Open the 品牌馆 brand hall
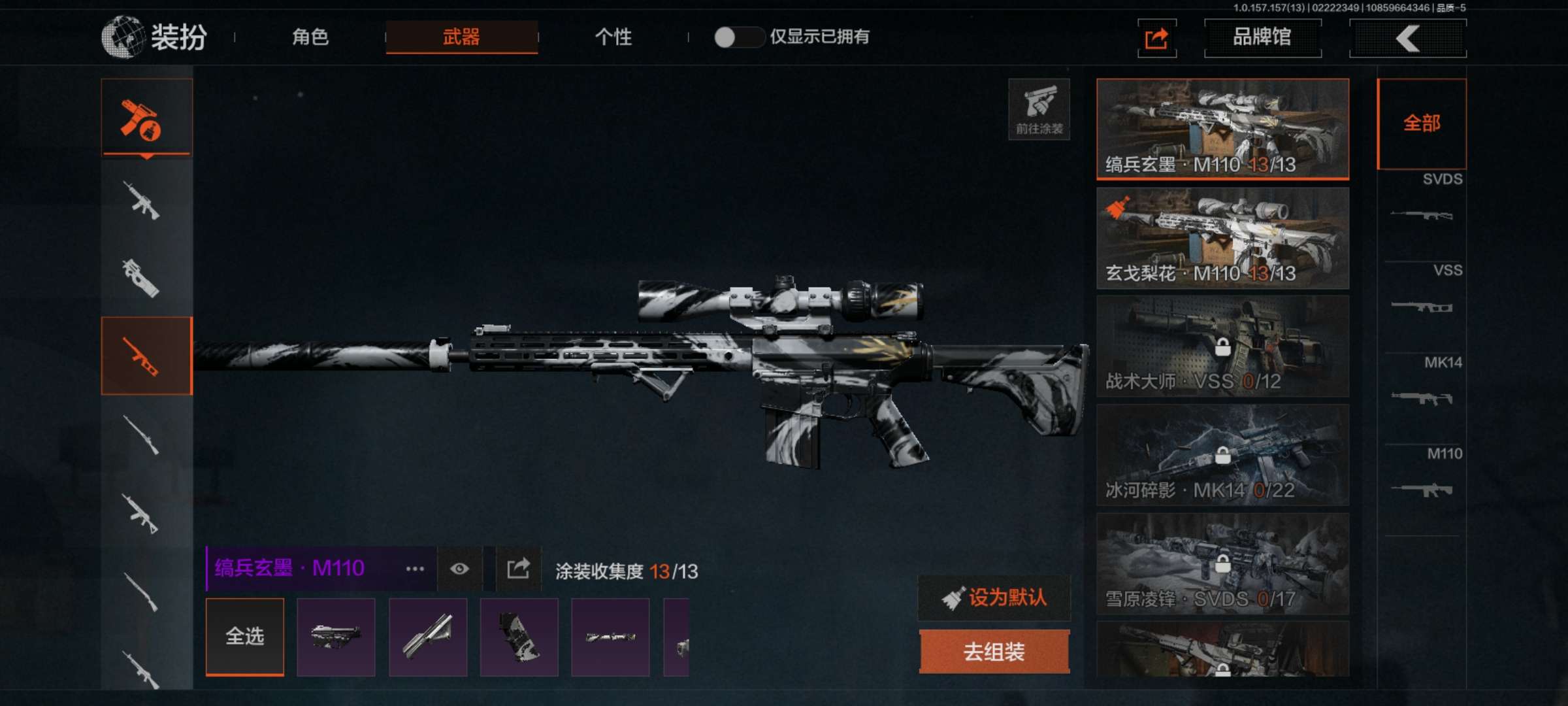 1262,38
